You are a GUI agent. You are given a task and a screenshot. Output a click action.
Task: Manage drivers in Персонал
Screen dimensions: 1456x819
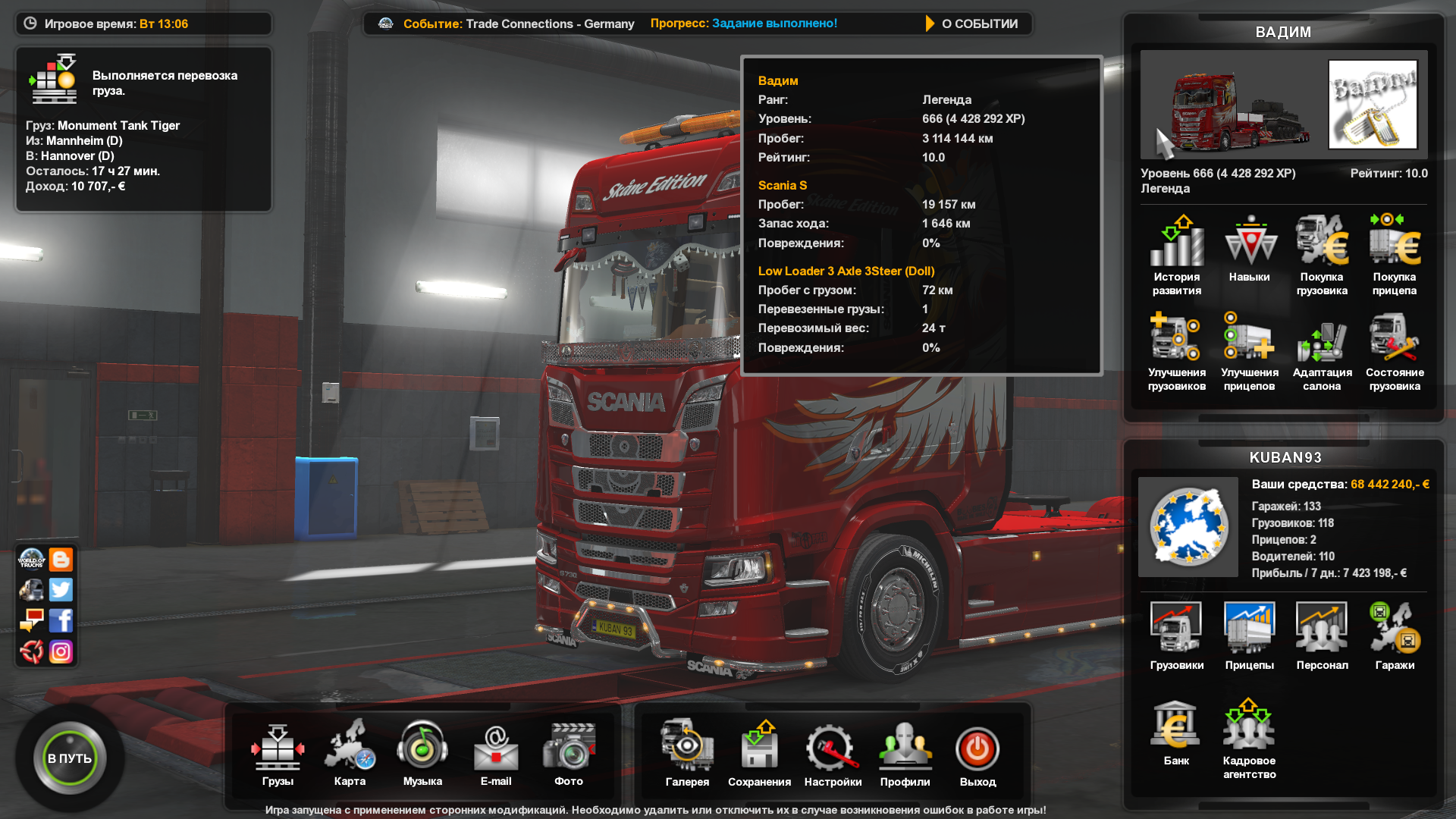1322,635
